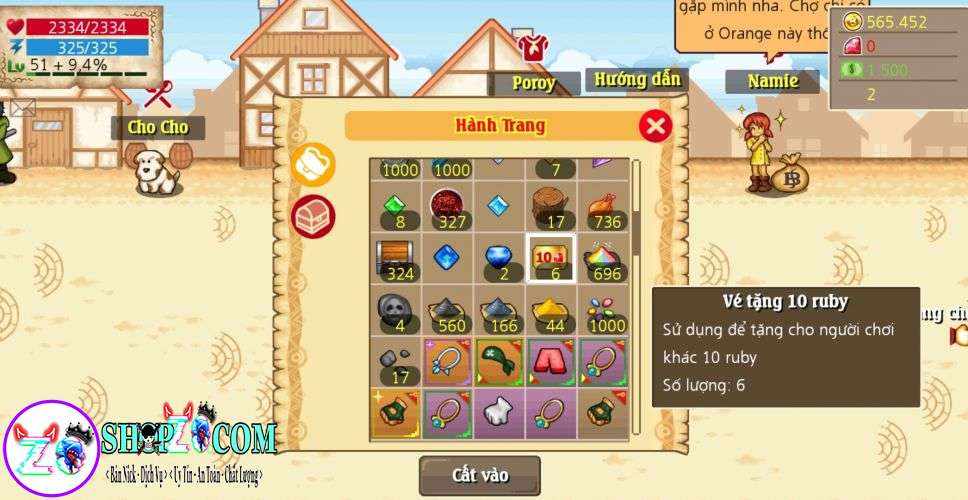This screenshot has height=500, width=968.
Task: Switch to the bag tab
Action: coord(313,165)
